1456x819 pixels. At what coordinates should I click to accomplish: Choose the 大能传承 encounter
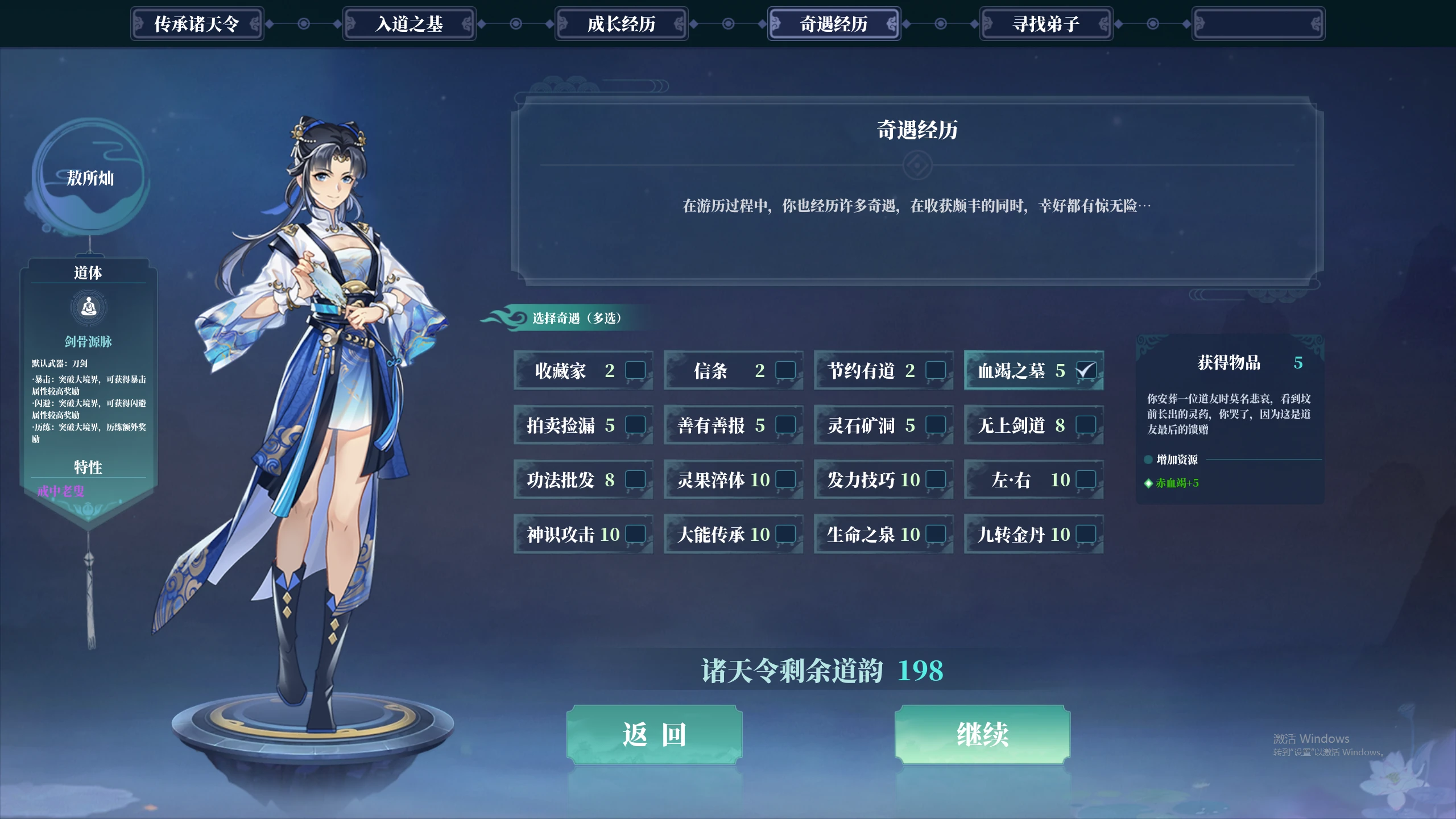coord(785,534)
